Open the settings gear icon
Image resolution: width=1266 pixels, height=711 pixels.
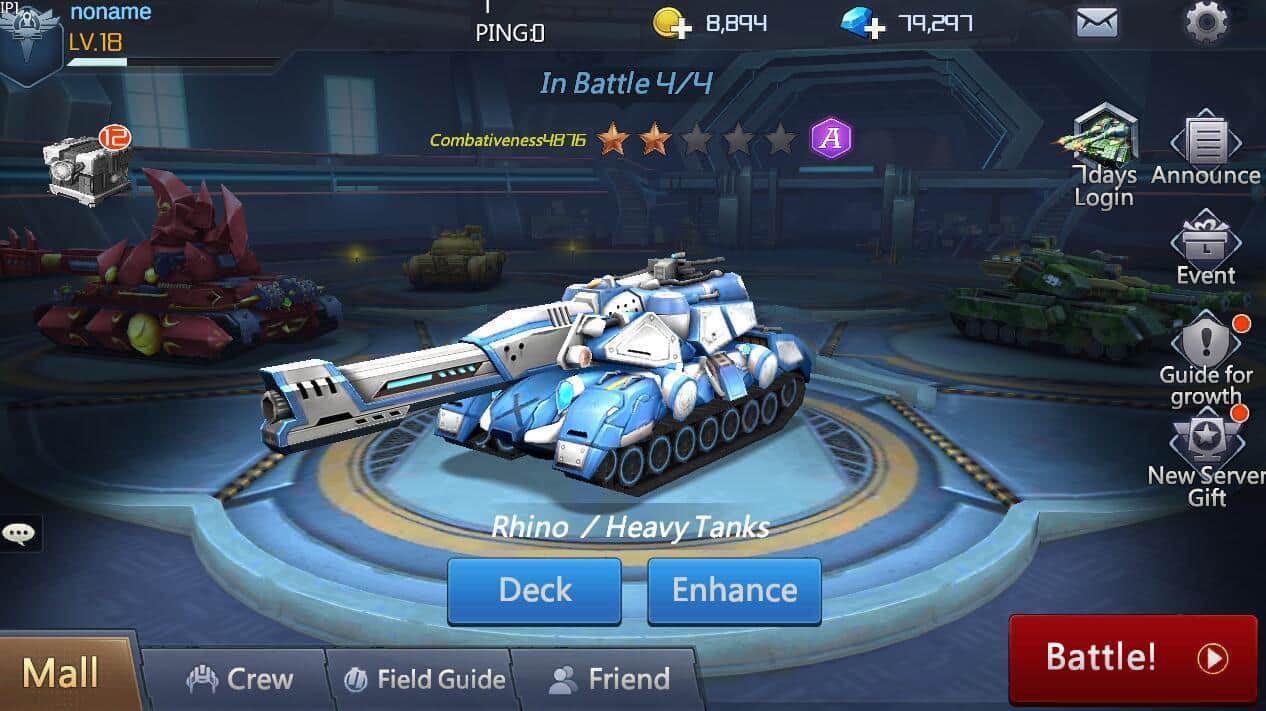tap(1205, 22)
